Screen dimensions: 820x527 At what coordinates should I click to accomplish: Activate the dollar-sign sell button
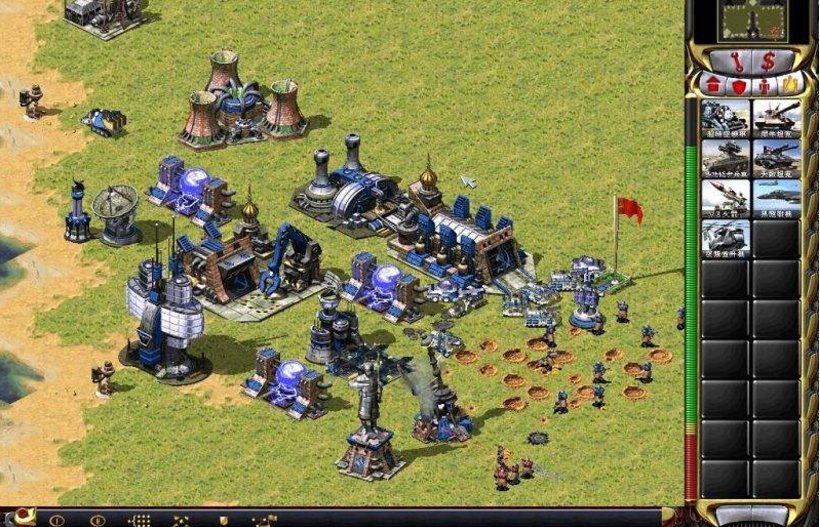pyautogui.click(x=768, y=60)
